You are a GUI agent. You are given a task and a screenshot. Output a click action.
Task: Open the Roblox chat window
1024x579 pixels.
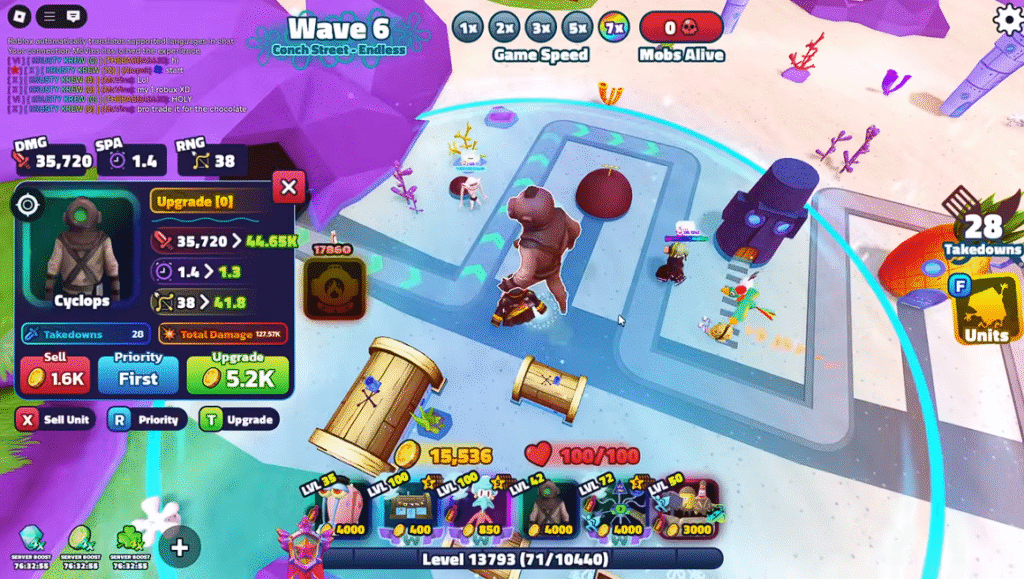tap(73, 17)
